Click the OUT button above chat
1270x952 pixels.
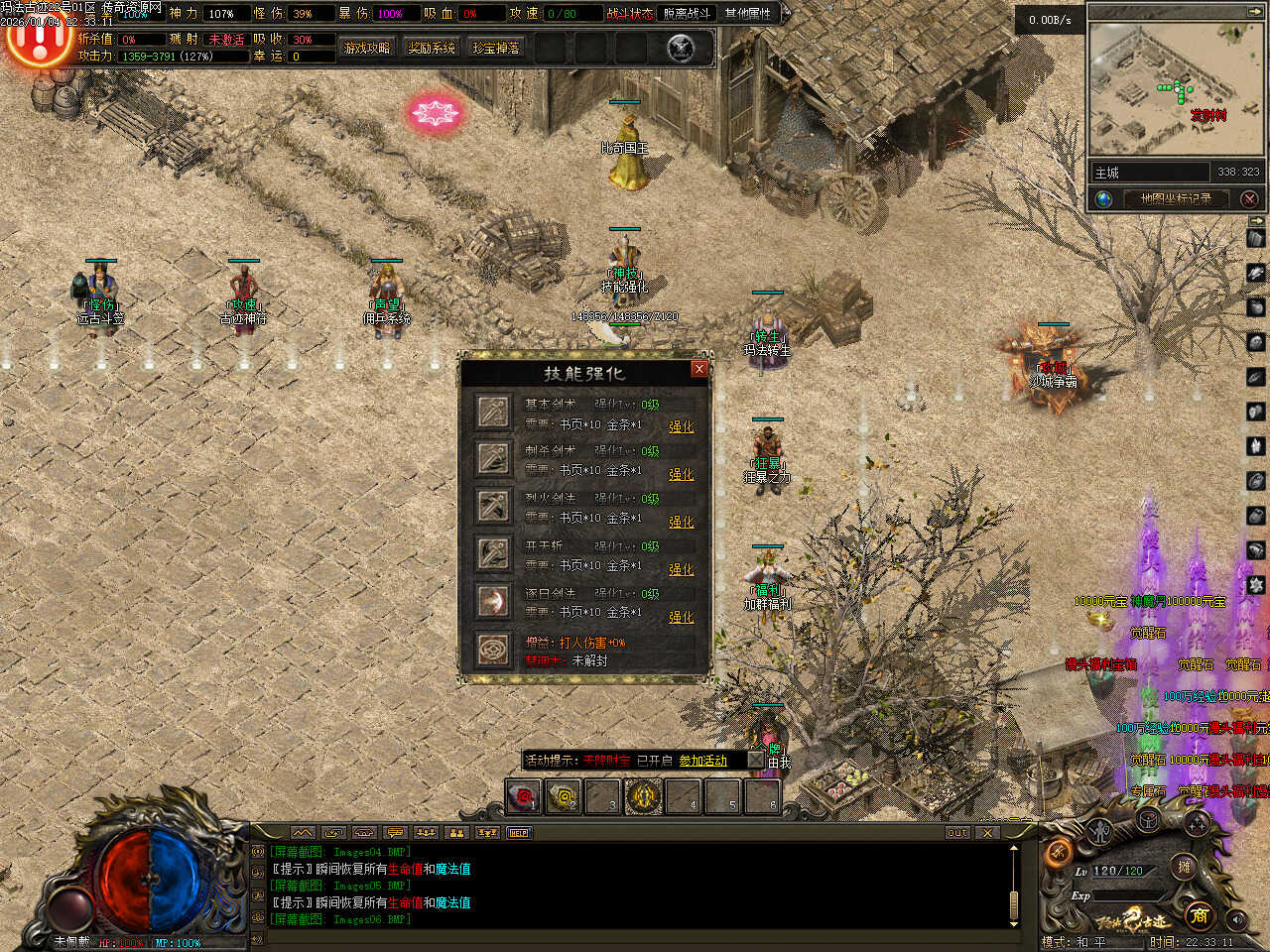(x=956, y=833)
